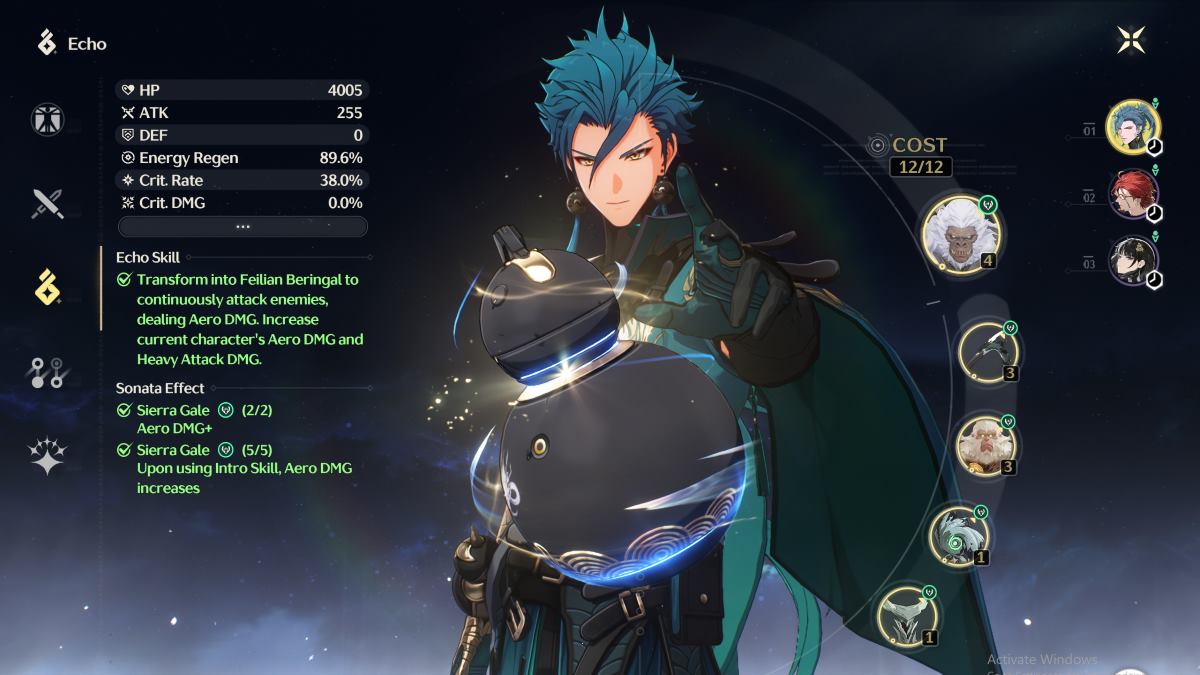Choose the cost-3 dark scythe echo
Image resolution: width=1200 pixels, height=675 pixels.
coord(987,350)
